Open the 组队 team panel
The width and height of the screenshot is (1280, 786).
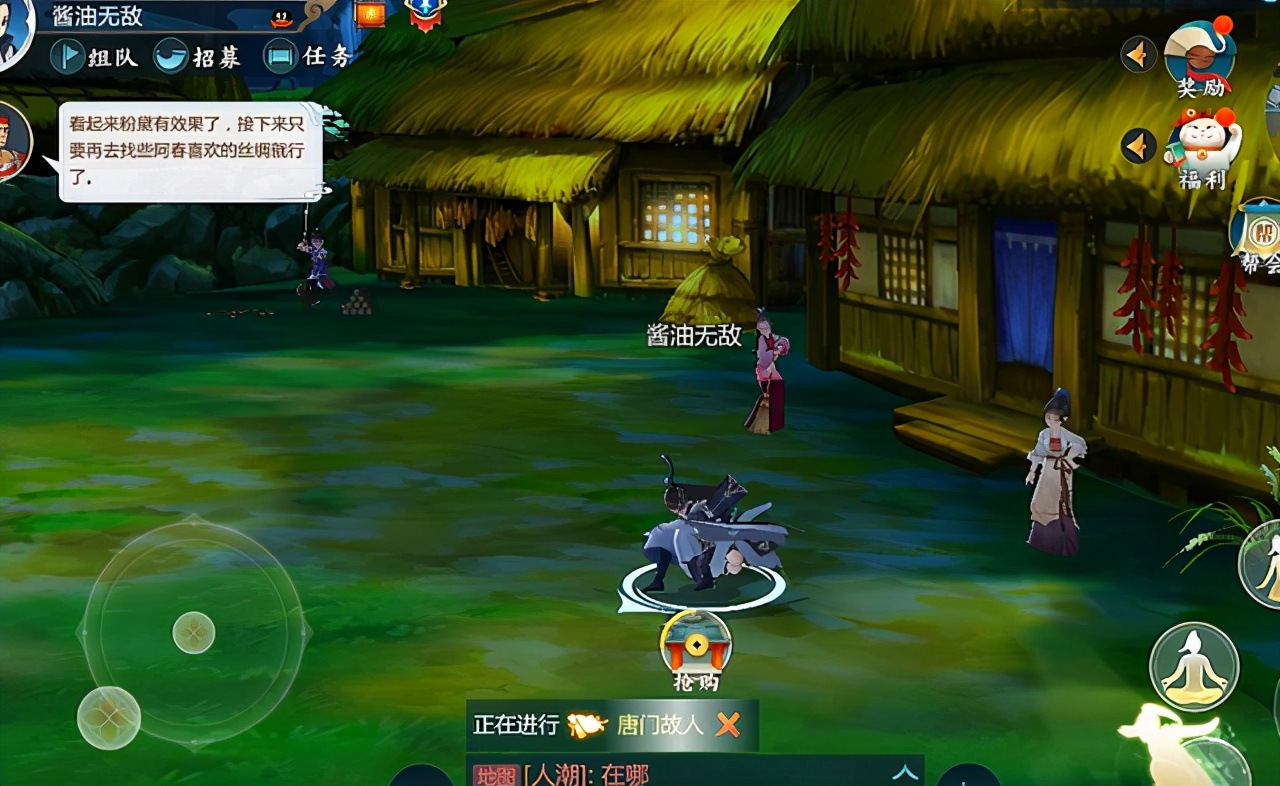[94, 56]
